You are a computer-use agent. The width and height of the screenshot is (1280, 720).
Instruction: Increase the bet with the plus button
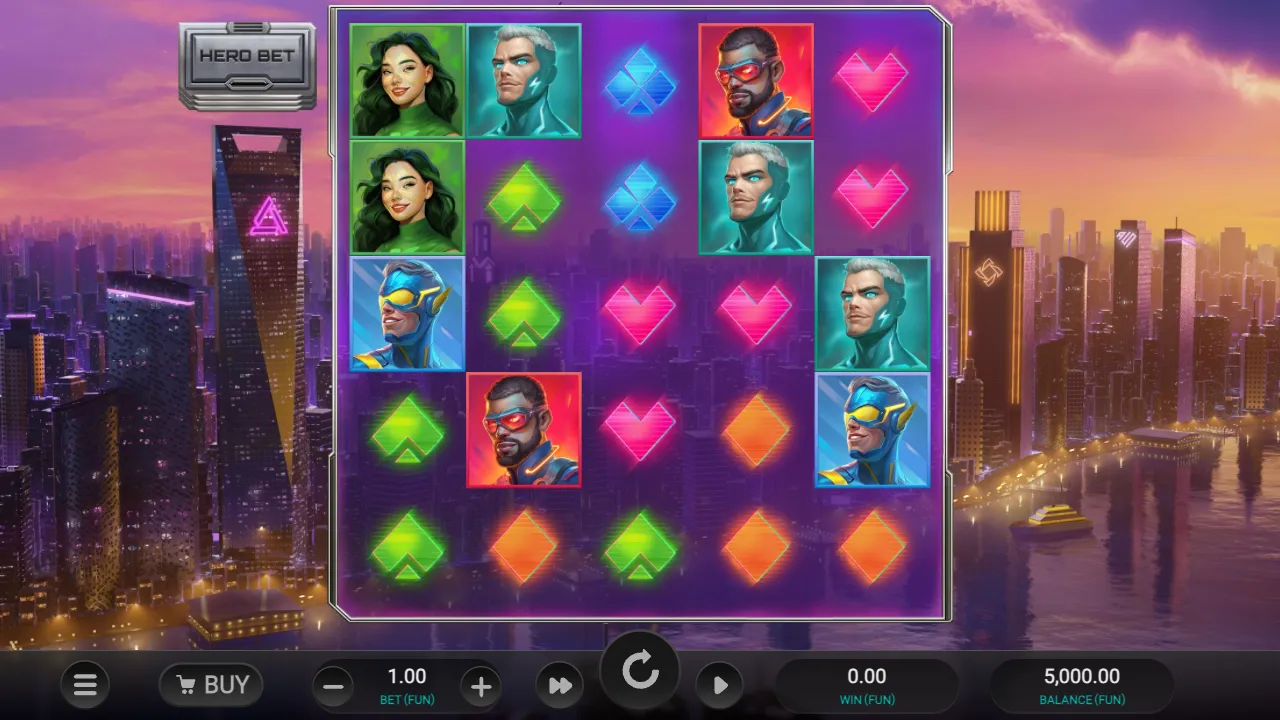click(x=481, y=686)
